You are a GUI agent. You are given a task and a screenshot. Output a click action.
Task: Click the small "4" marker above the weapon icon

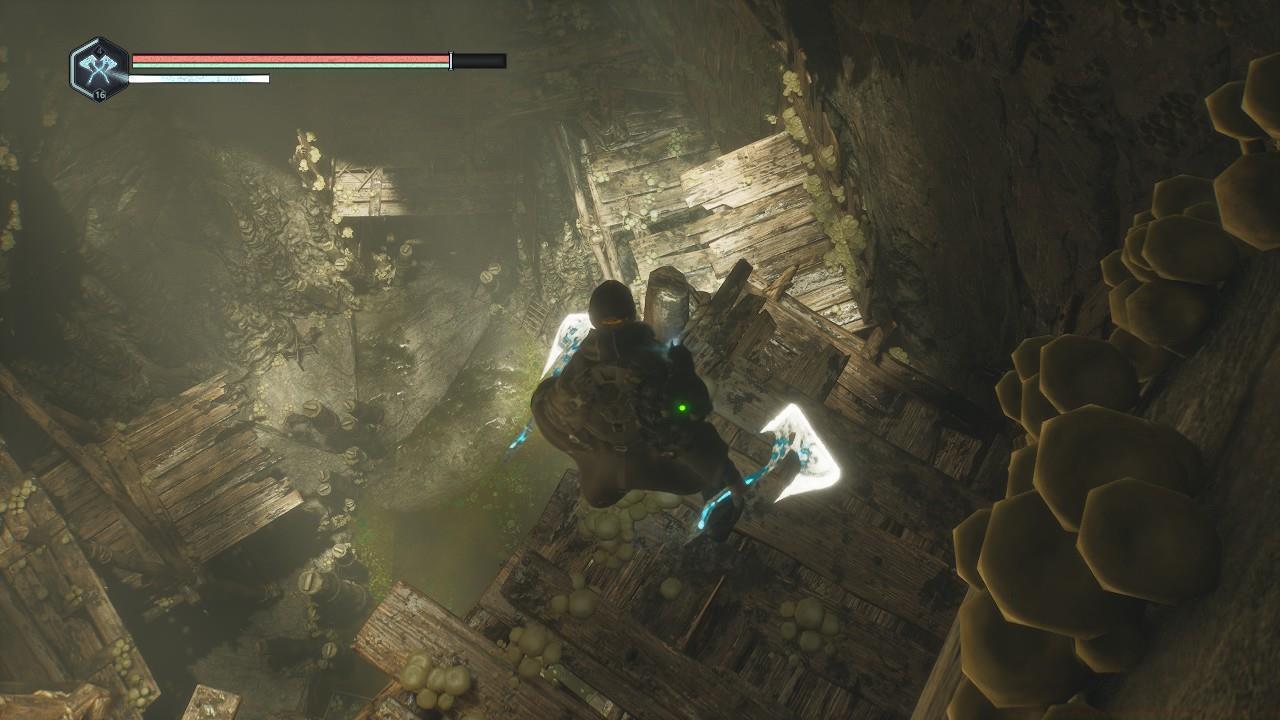99,50
